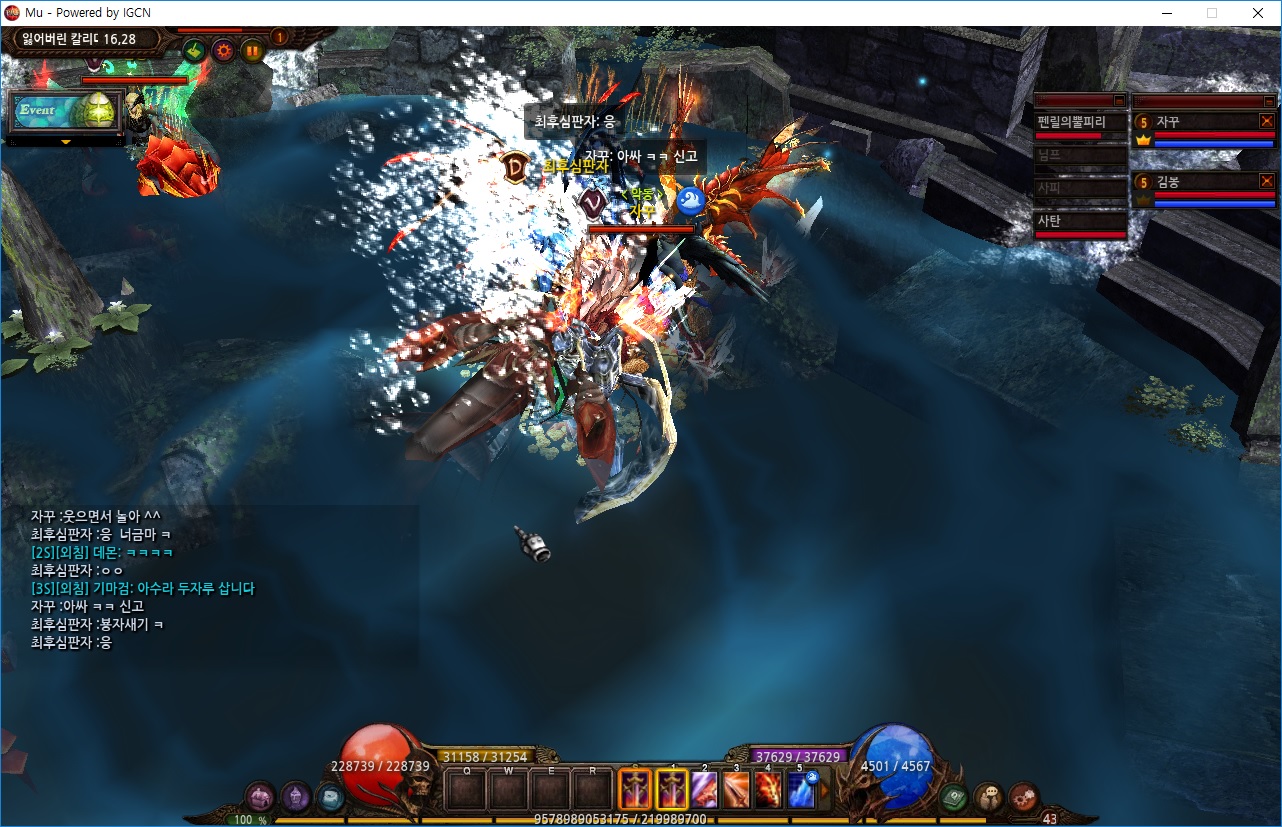Expand the arrow below the Event banner
This screenshot has width=1282, height=827.
pos(66,142)
